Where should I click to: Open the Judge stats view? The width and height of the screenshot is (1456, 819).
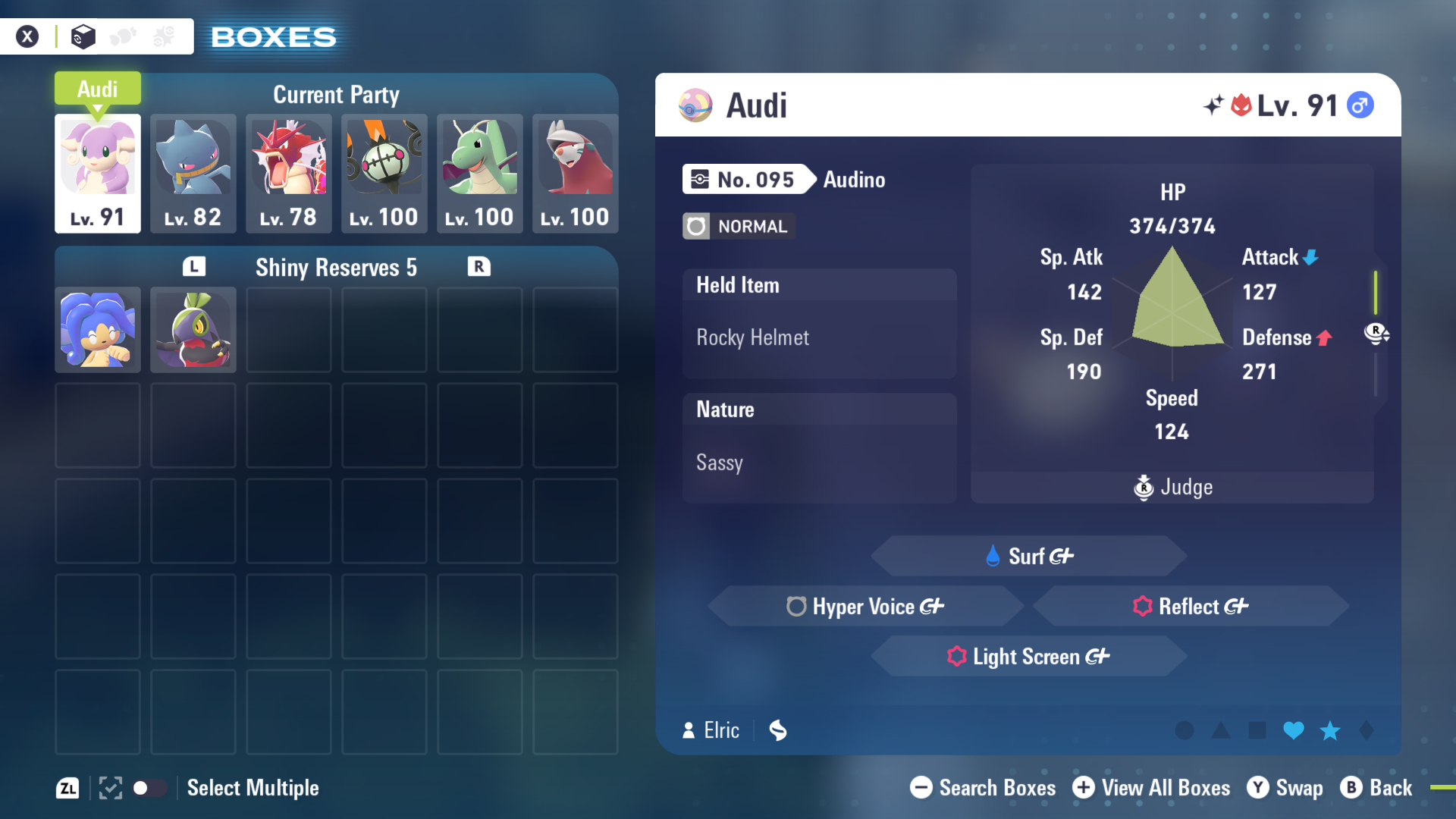click(1172, 487)
